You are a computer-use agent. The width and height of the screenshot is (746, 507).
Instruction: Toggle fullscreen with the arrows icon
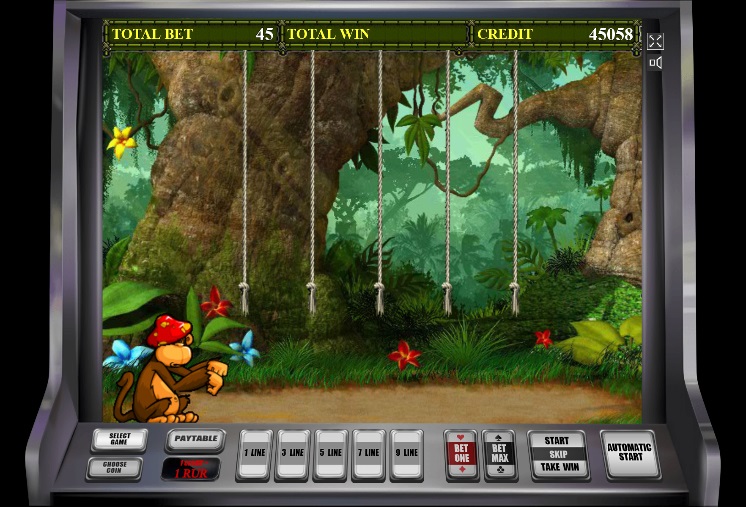point(655,41)
